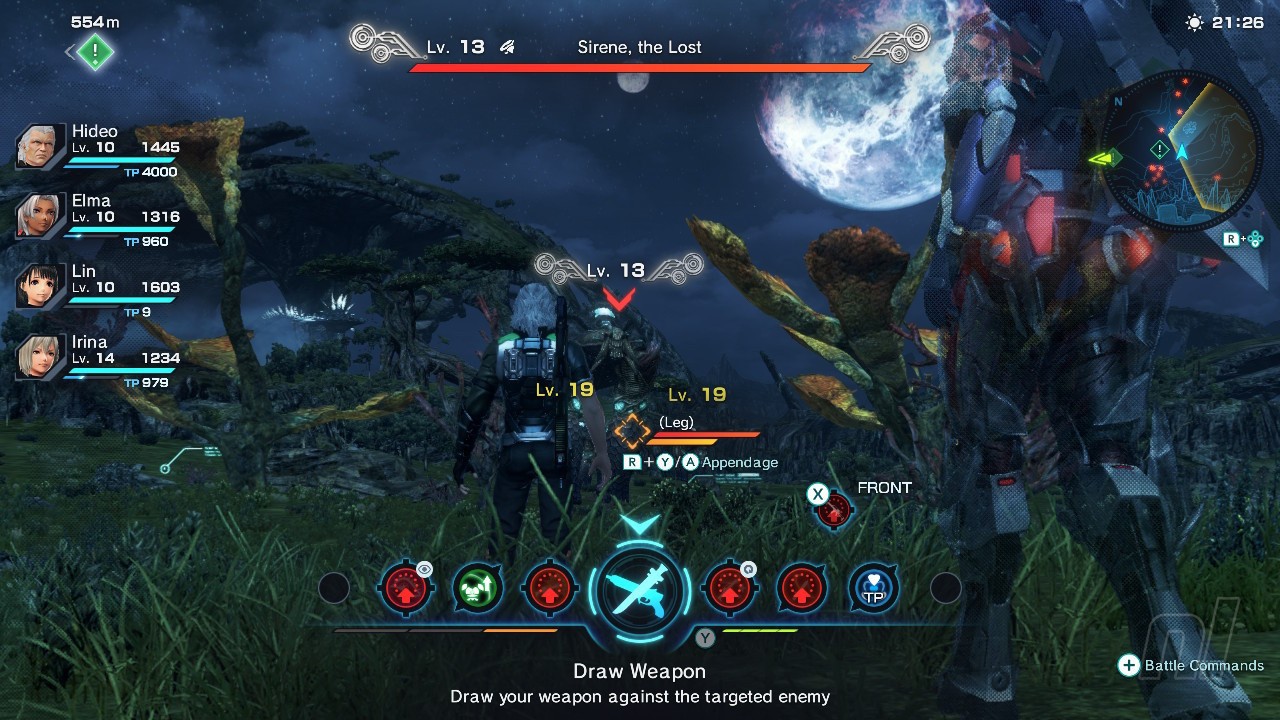Use the red art with eye badge
This screenshot has height=720, width=1280.
click(x=405, y=588)
